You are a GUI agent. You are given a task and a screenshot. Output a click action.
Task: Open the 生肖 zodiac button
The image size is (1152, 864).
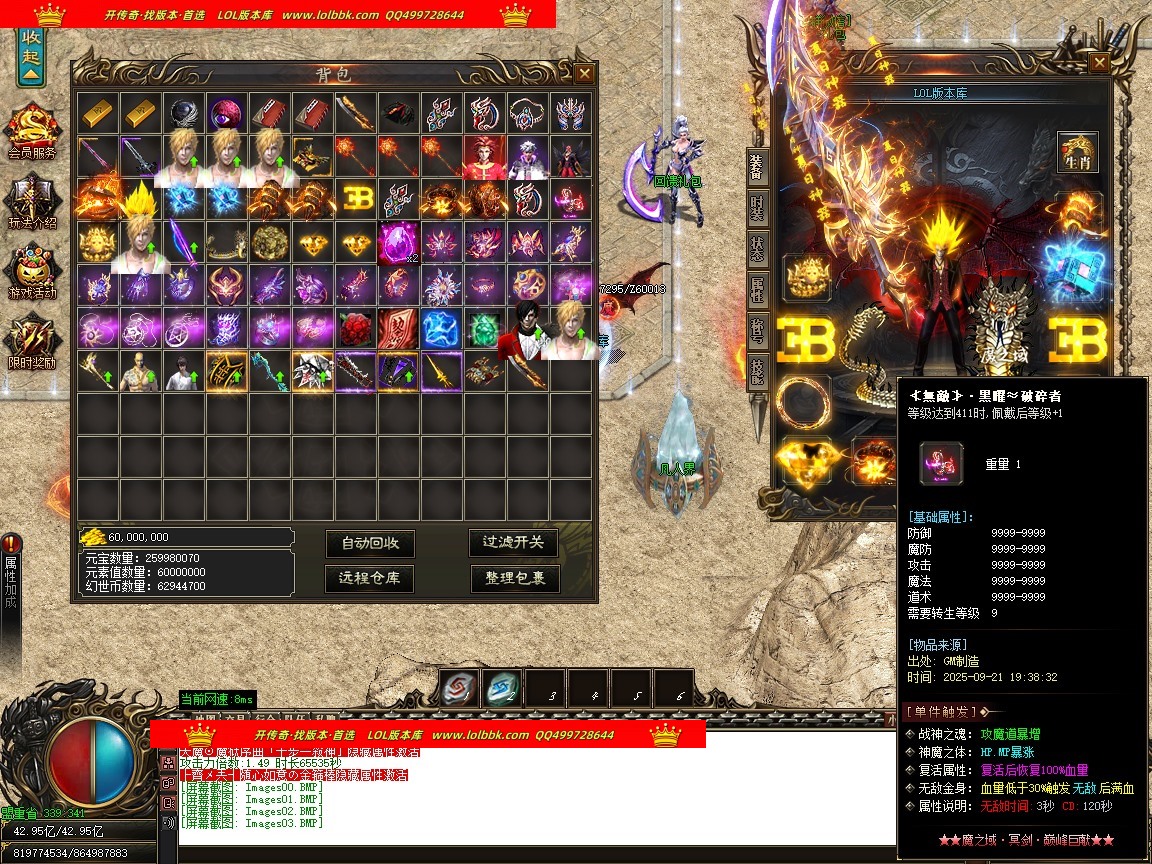[1078, 152]
